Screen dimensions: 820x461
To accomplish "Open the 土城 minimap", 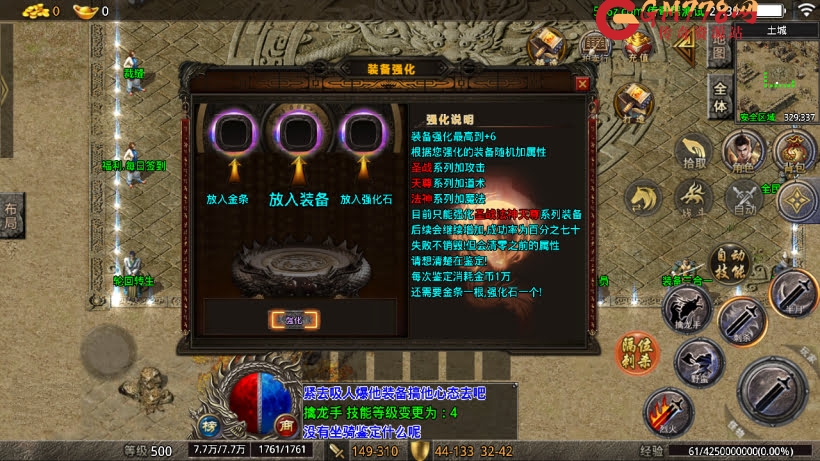I will (x=775, y=75).
